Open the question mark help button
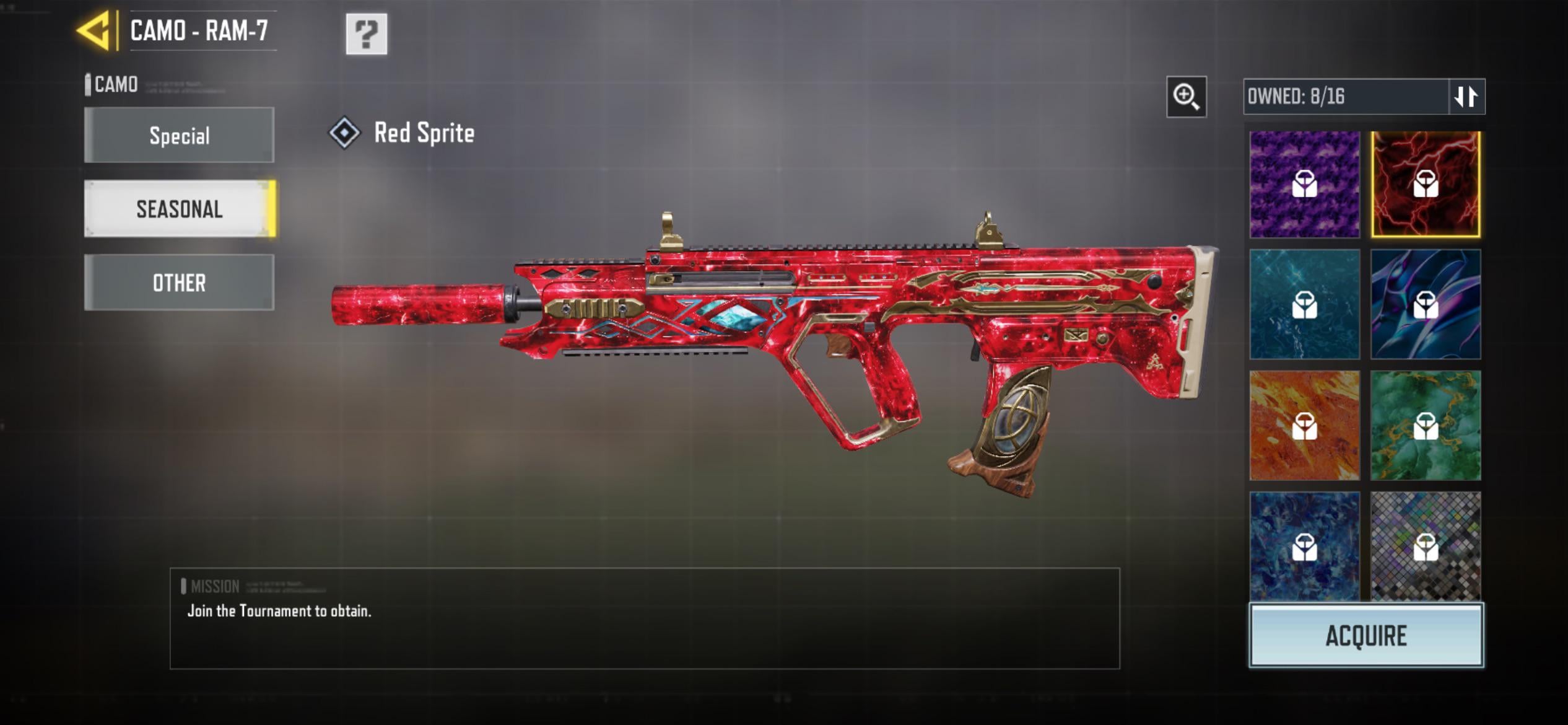 [367, 34]
